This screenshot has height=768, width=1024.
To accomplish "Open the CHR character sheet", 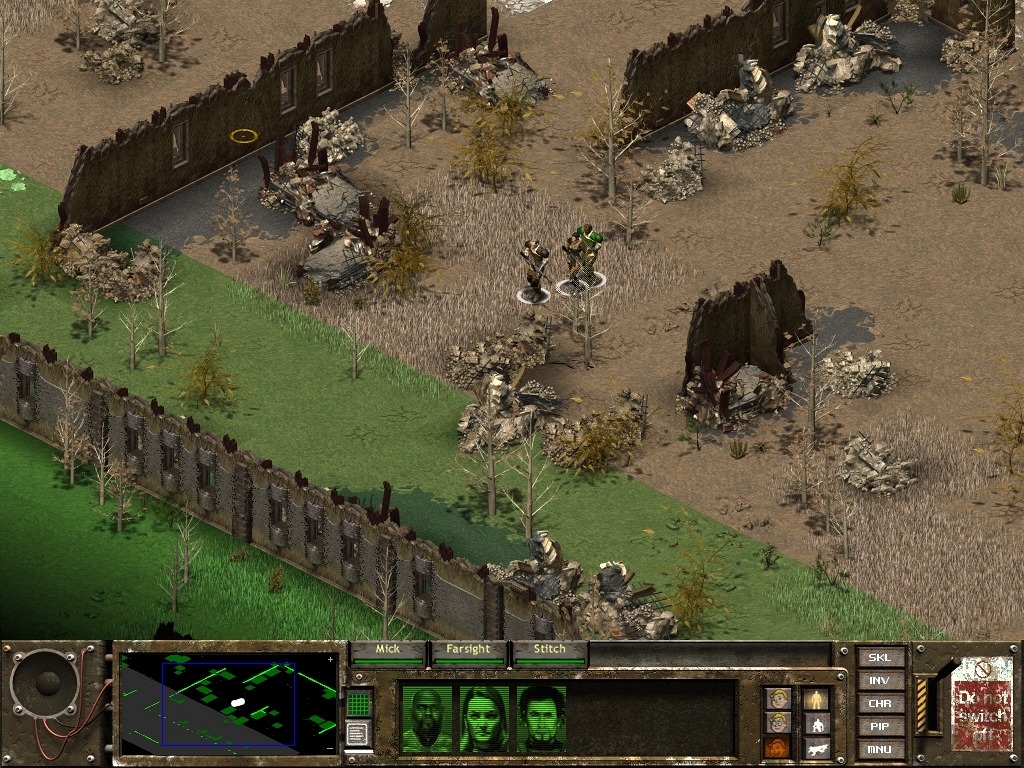I will tap(880, 703).
